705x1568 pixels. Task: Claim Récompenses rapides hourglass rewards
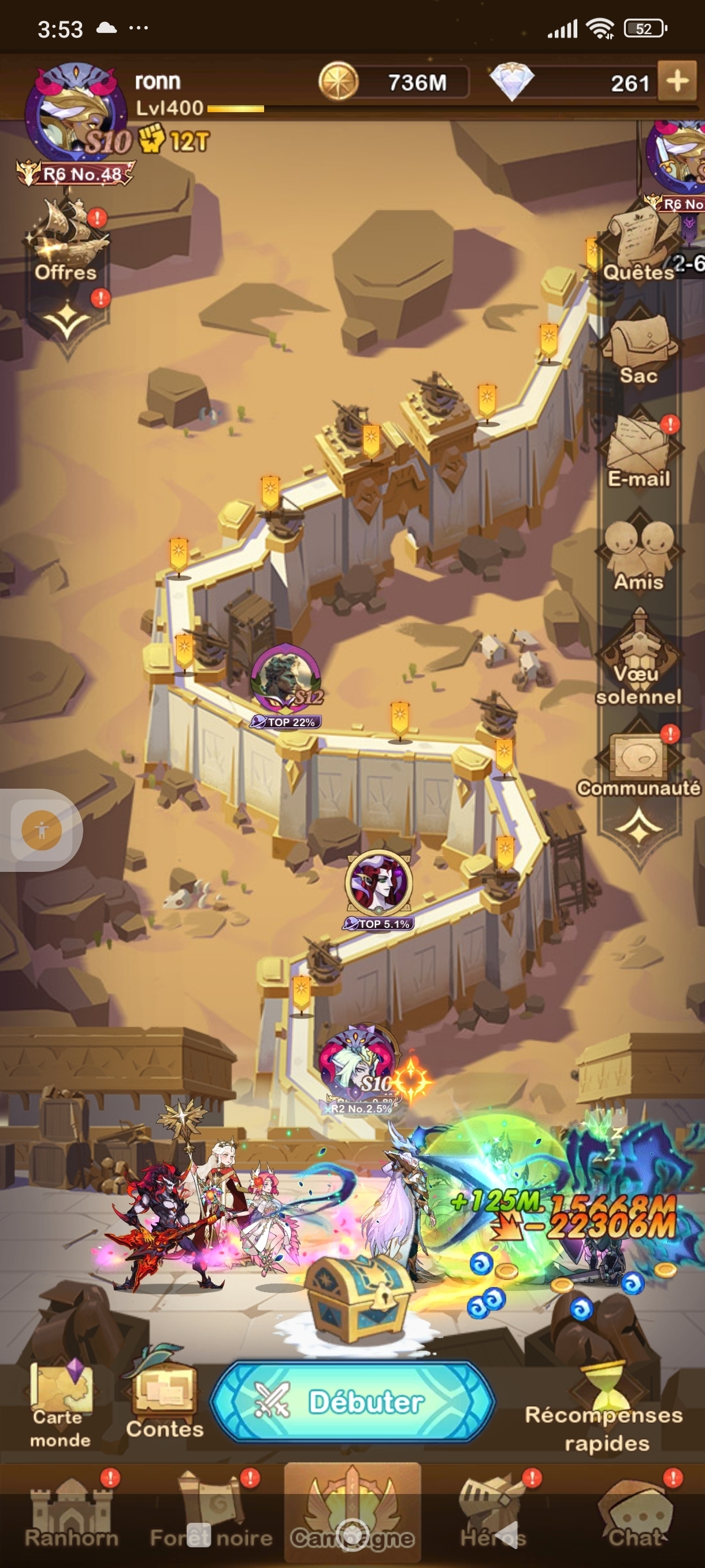(605, 1411)
